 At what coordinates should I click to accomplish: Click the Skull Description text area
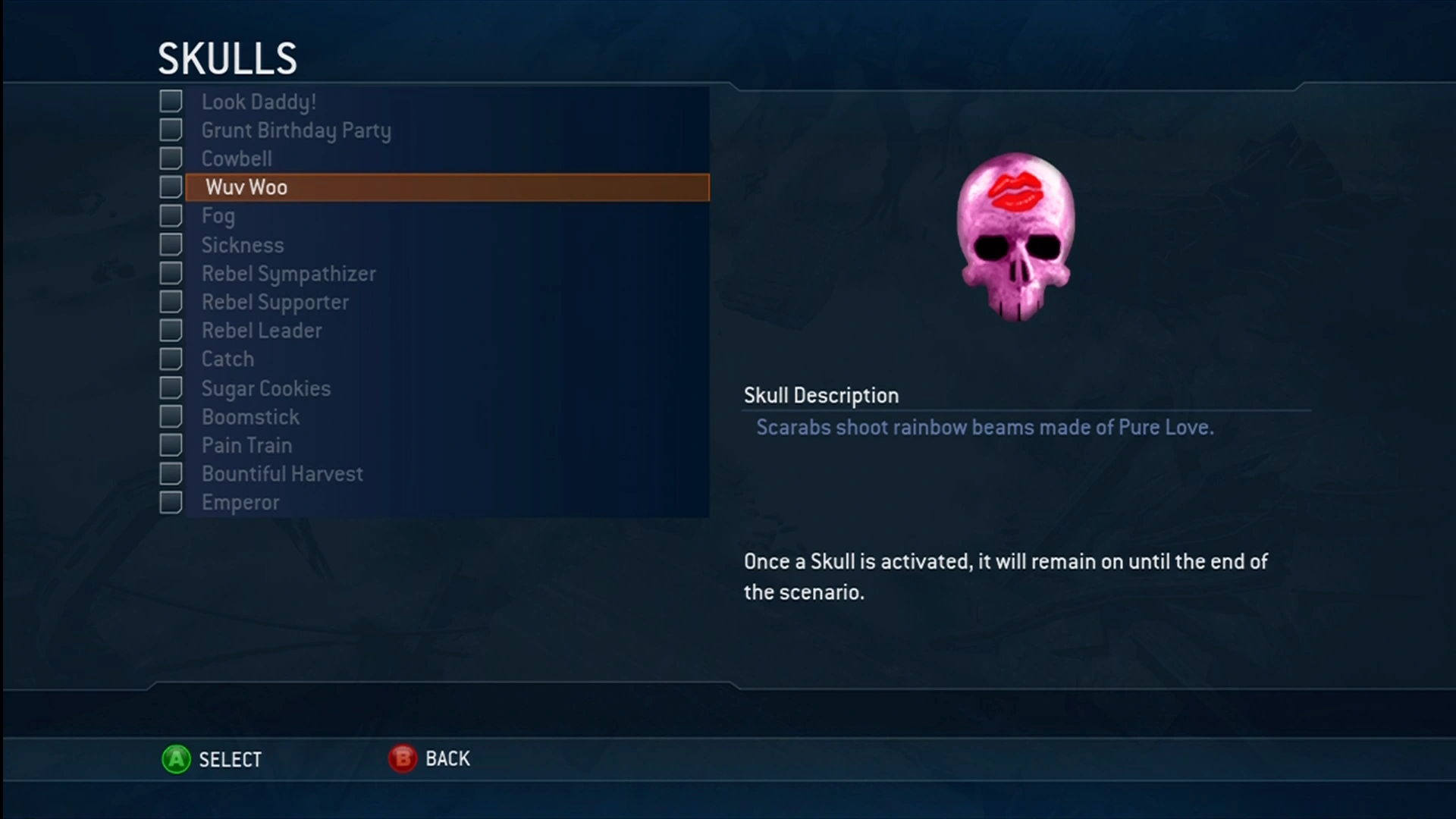(821, 395)
